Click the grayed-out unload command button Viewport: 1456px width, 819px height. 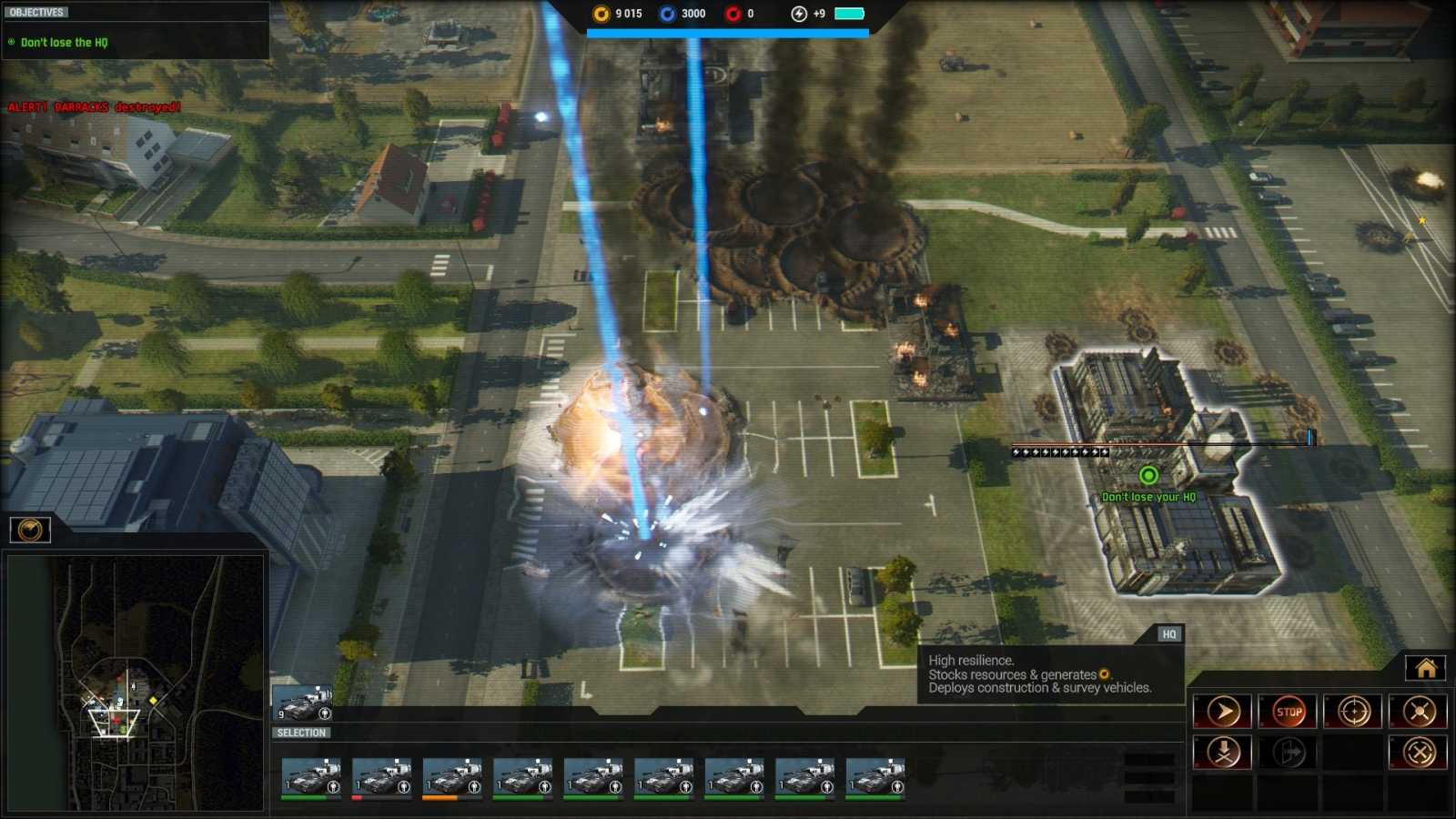coord(1289,752)
